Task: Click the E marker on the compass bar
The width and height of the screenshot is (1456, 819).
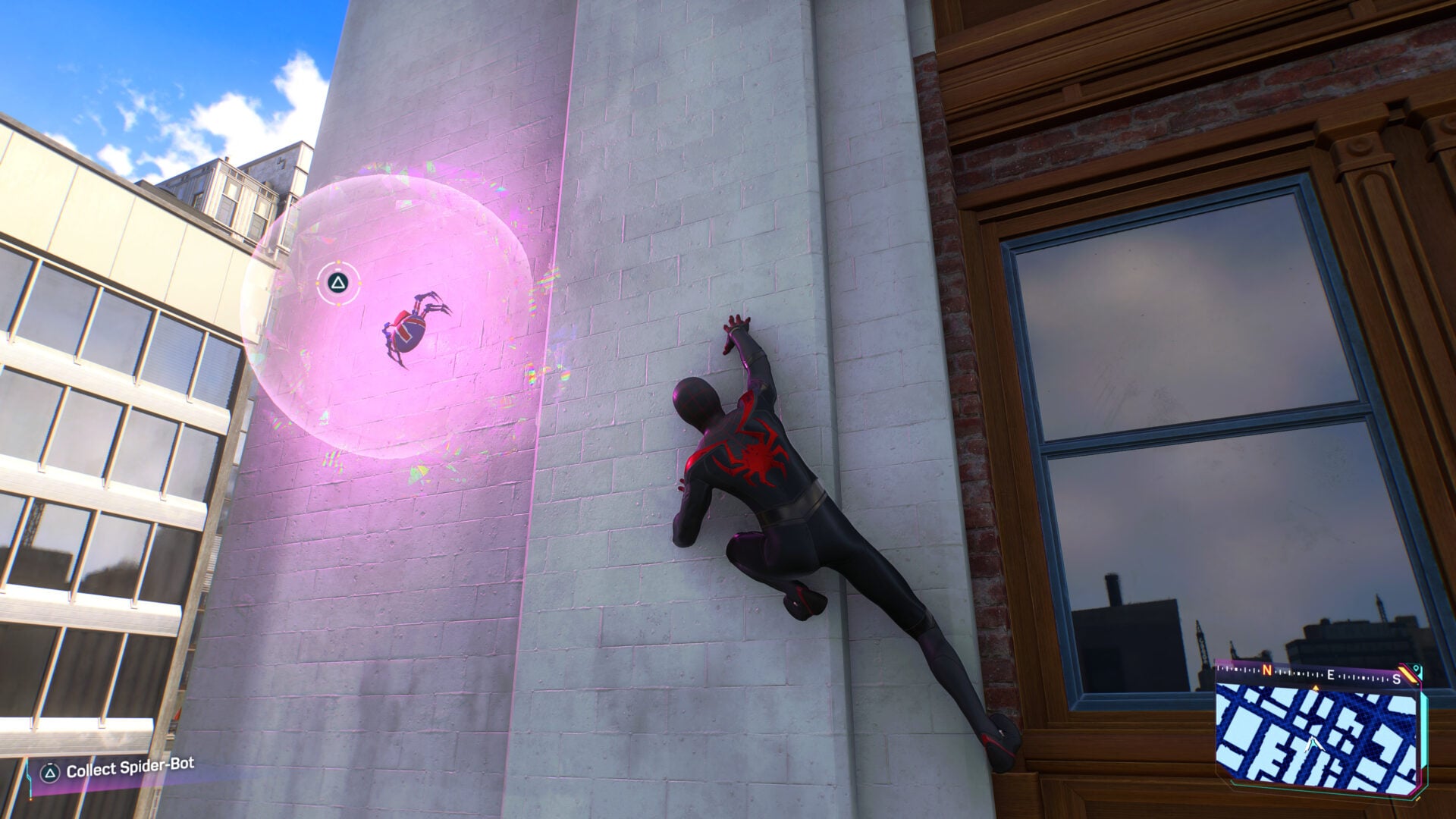Action: 1330,675
